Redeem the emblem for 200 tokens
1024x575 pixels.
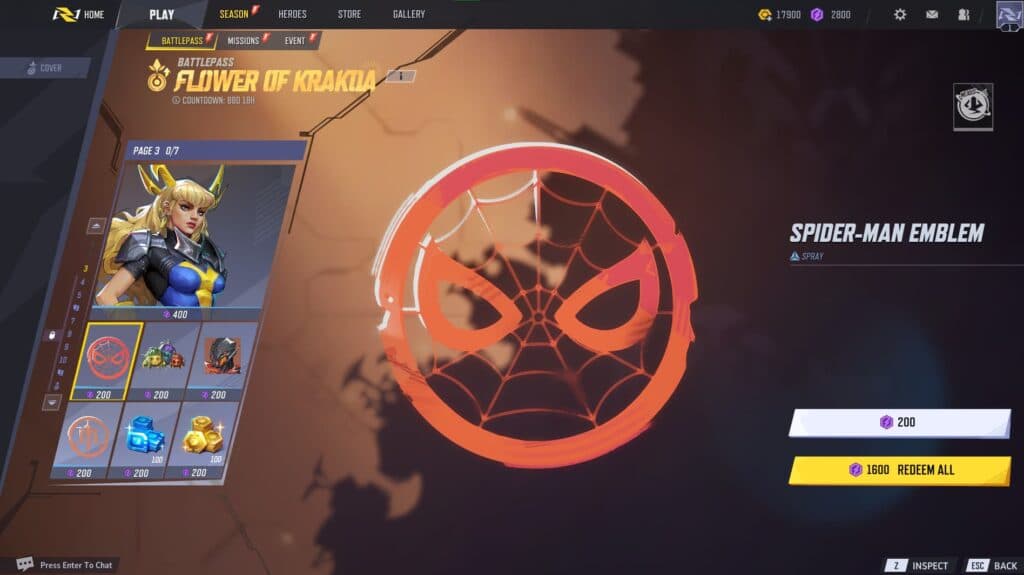coord(898,423)
